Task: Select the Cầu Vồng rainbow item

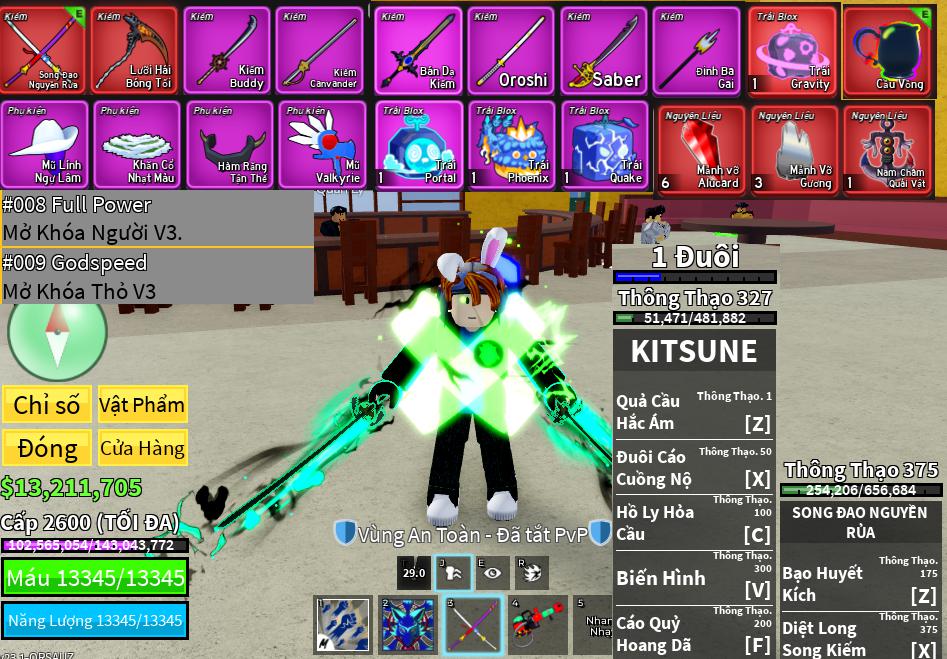Action: pos(886,50)
